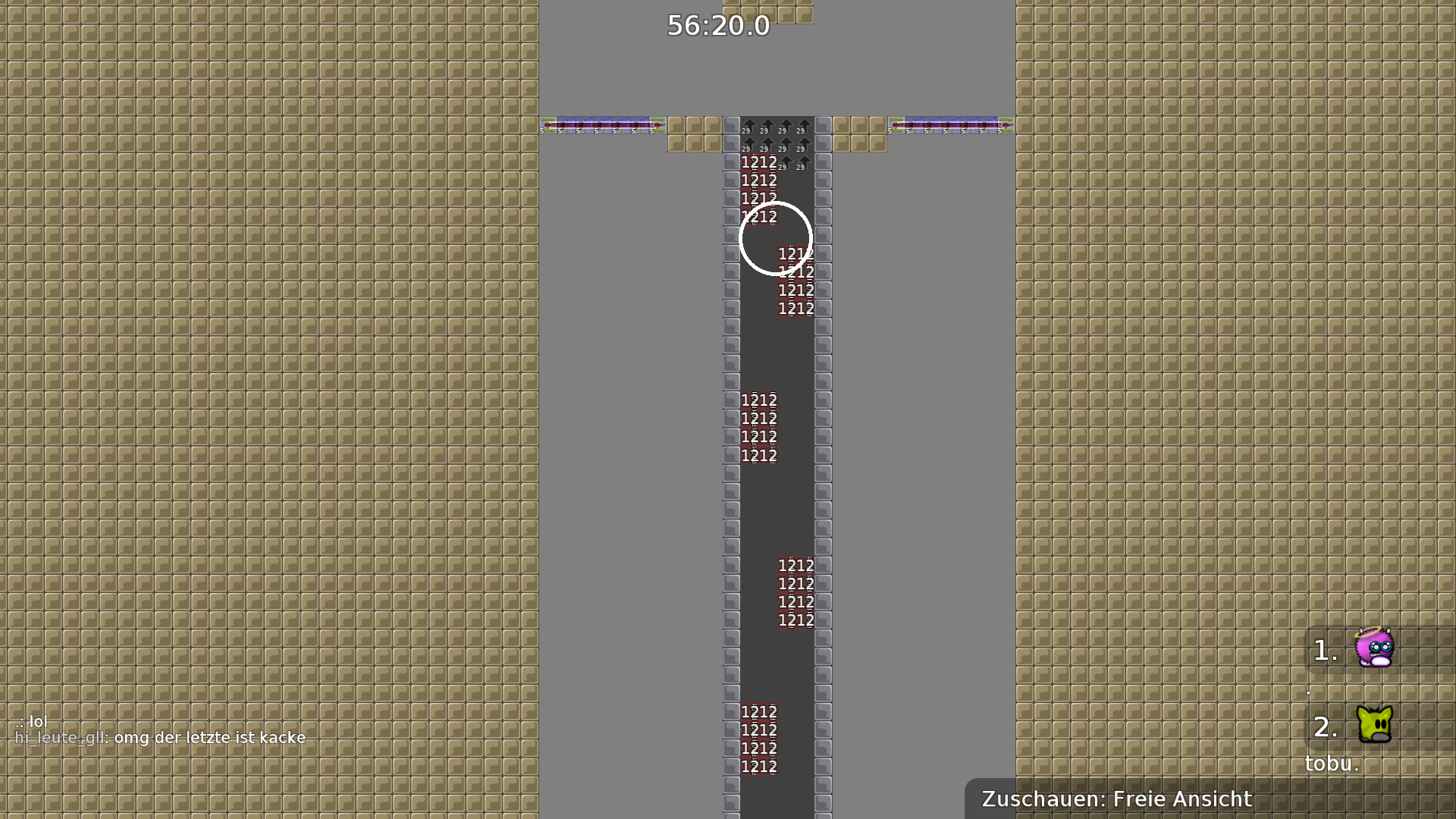The width and height of the screenshot is (1456, 819).
Task: Click the race timer showing 56:20.0
Action: coord(717,26)
